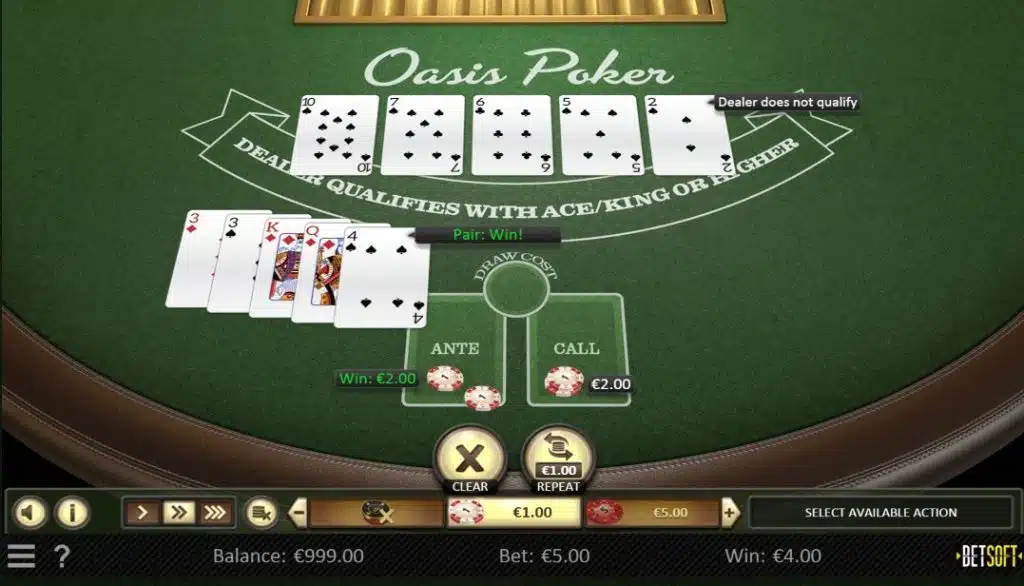Viewport: 1024px width, 586px height.
Task: Select the €1.00 chip
Action: (x=514, y=513)
